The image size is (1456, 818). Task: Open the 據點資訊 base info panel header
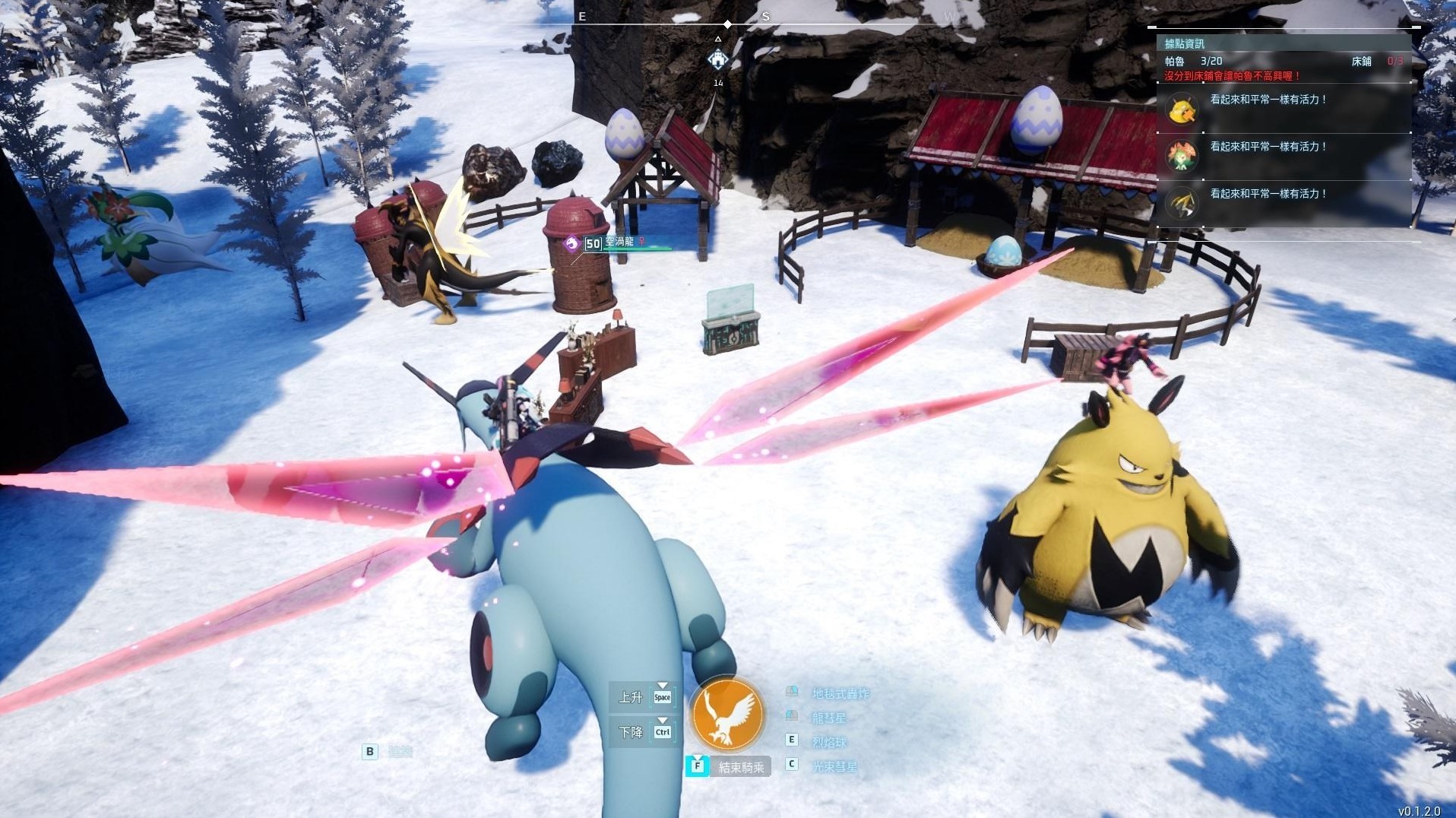1185,43
